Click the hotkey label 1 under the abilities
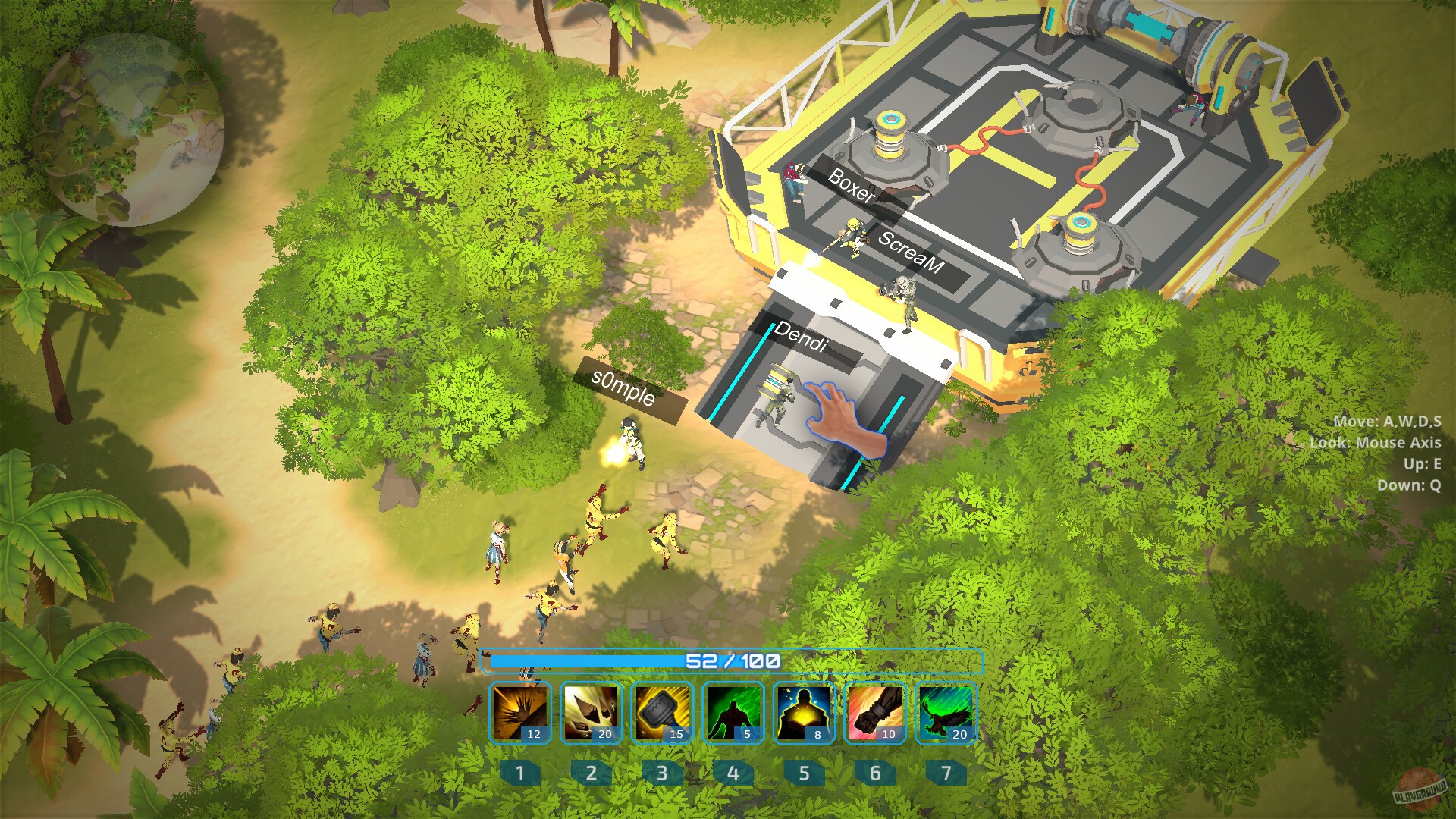This screenshot has height=819, width=1456. 520,773
